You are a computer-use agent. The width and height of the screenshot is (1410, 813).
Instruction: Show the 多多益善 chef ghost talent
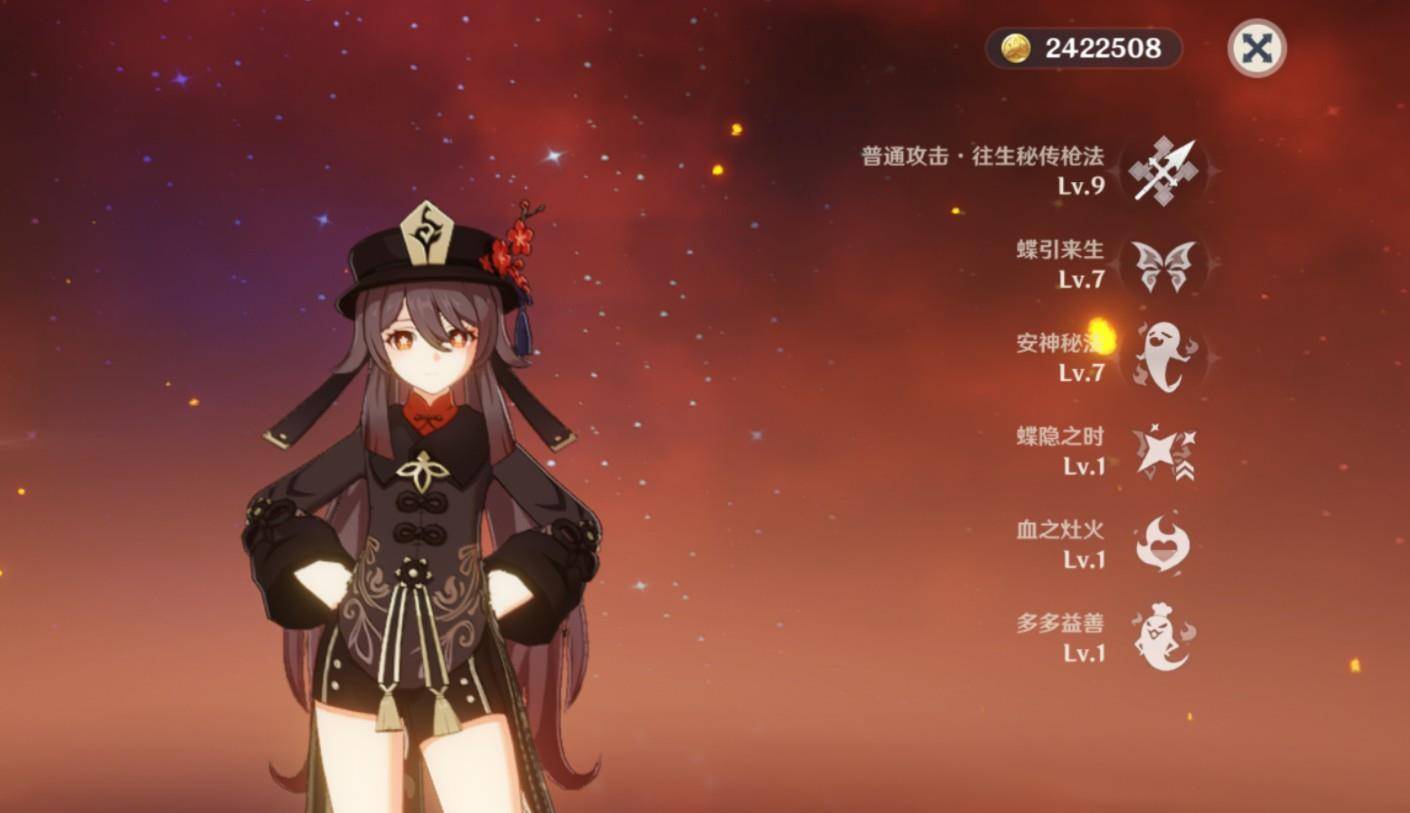point(1163,637)
